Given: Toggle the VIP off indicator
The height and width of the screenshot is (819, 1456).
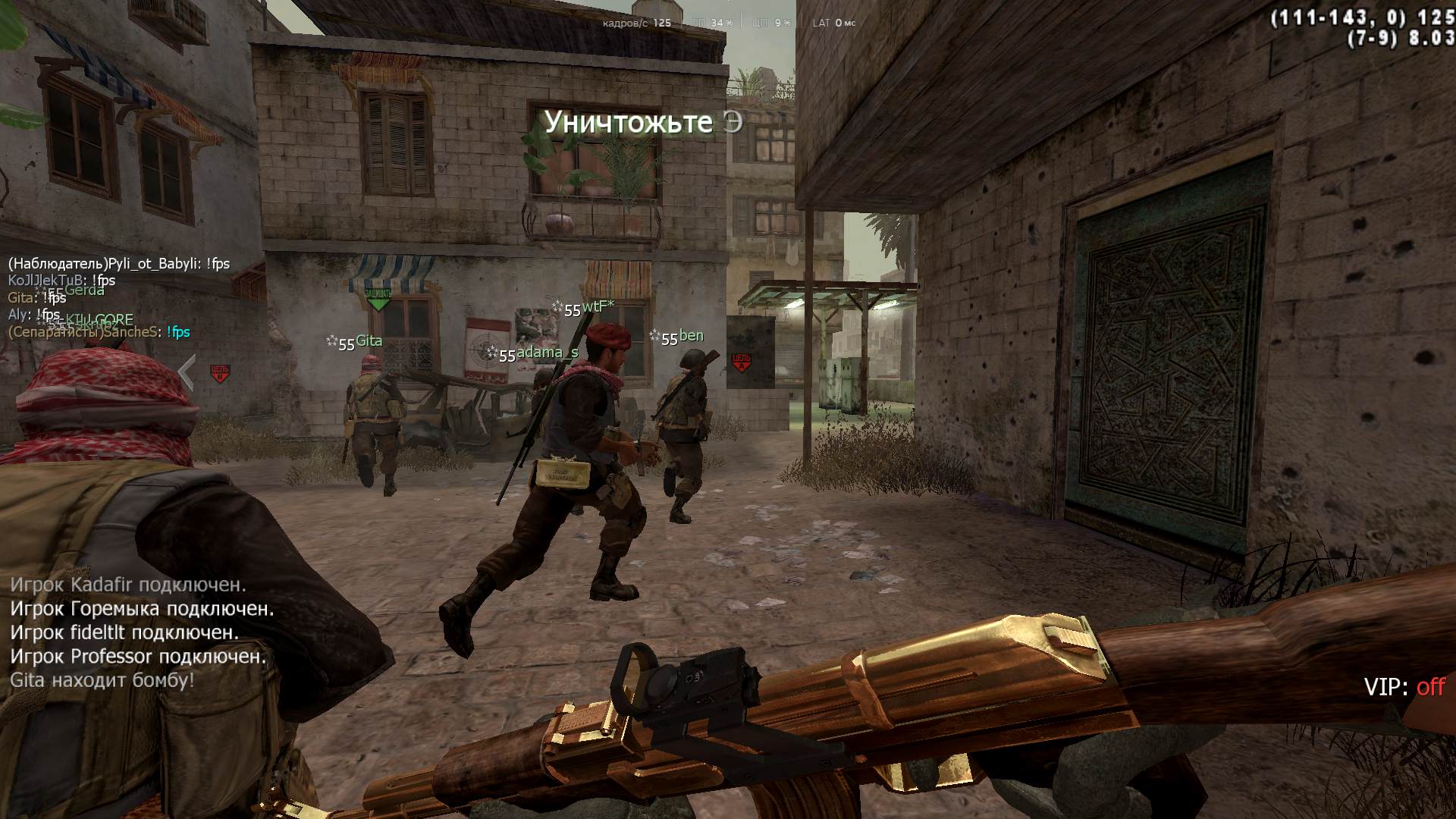Looking at the screenshot, I should (x=1404, y=687).
